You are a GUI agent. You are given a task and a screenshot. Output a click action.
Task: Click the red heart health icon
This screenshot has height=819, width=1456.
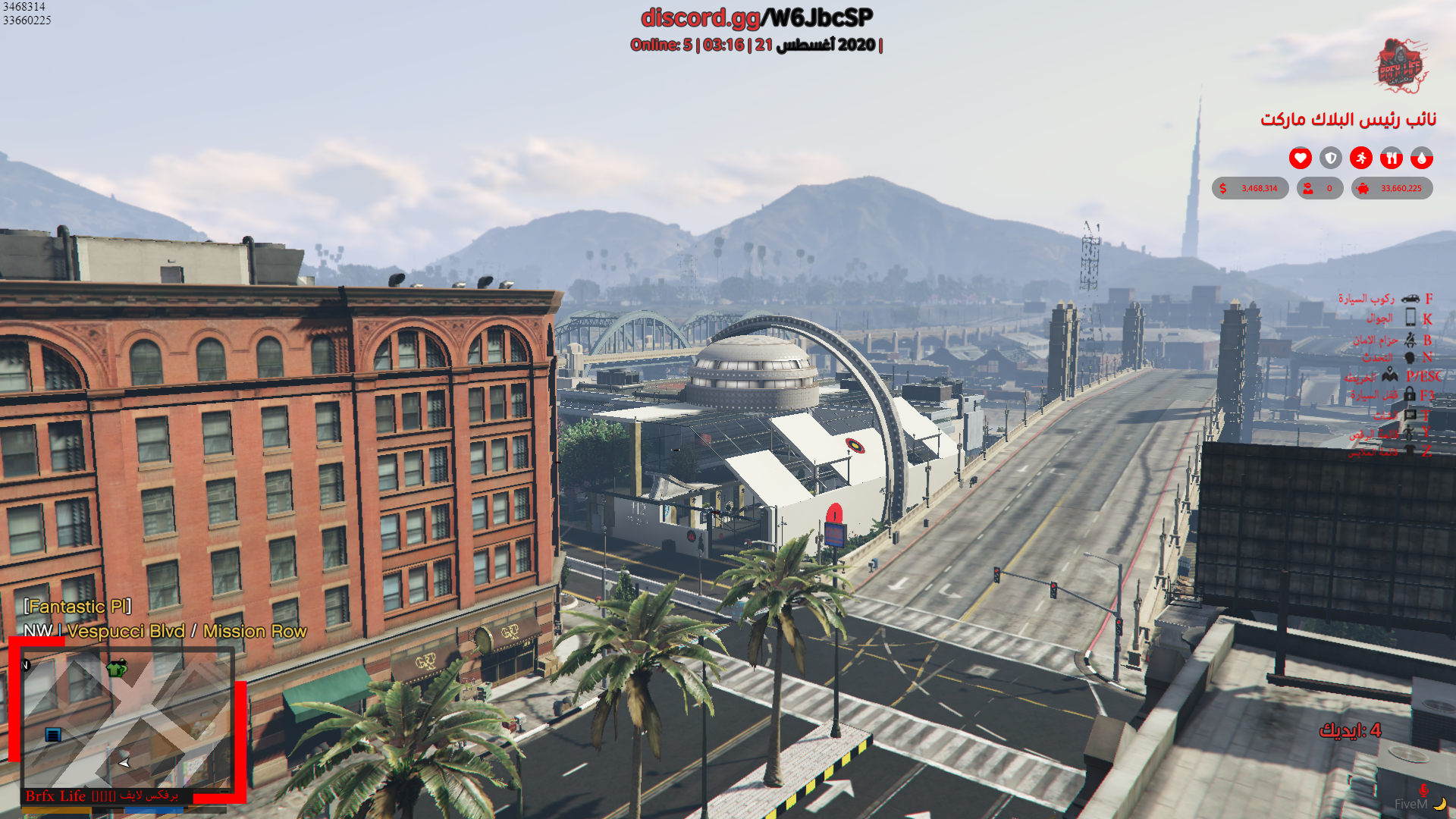1300,158
